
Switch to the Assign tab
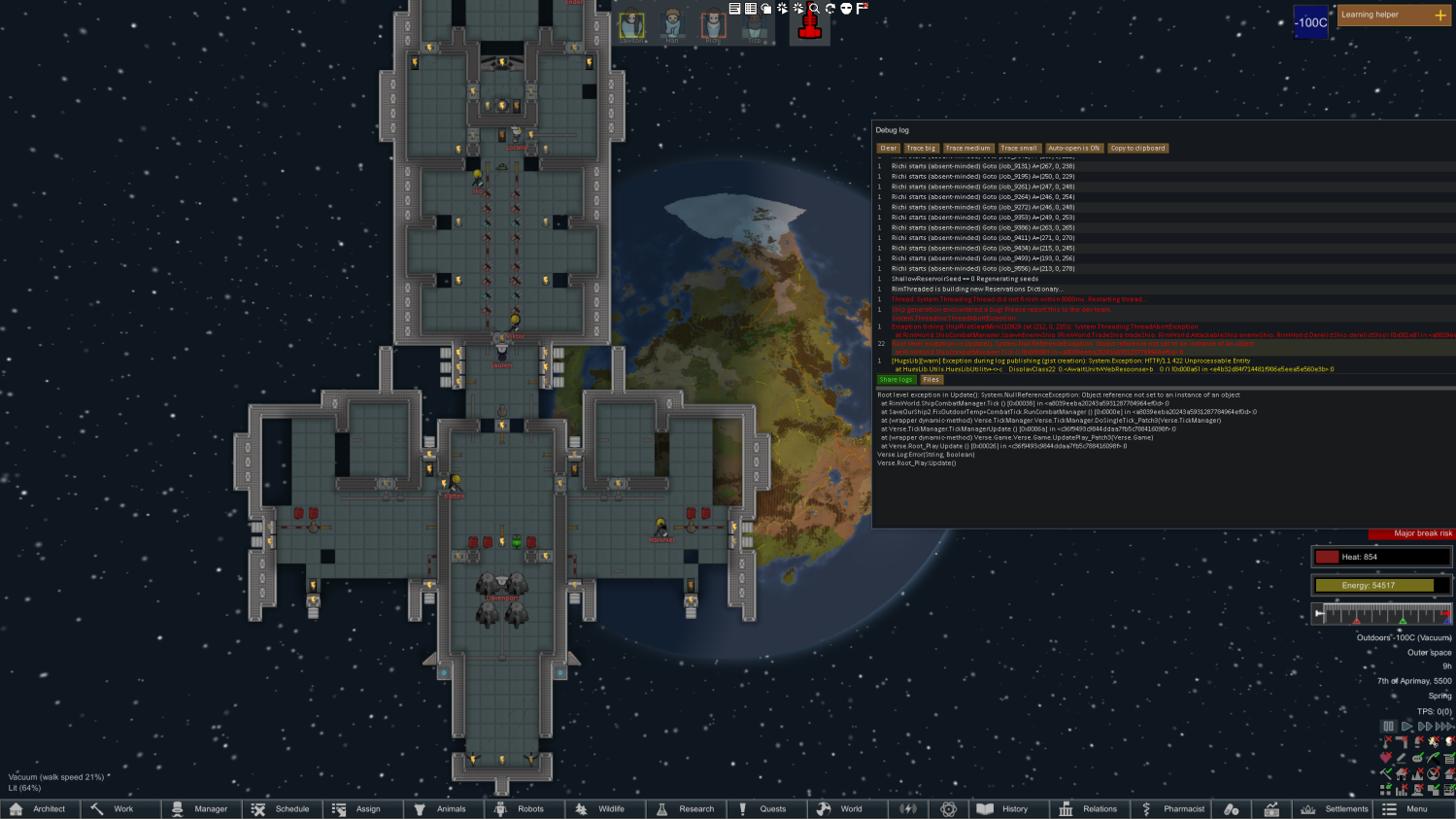[x=362, y=808]
